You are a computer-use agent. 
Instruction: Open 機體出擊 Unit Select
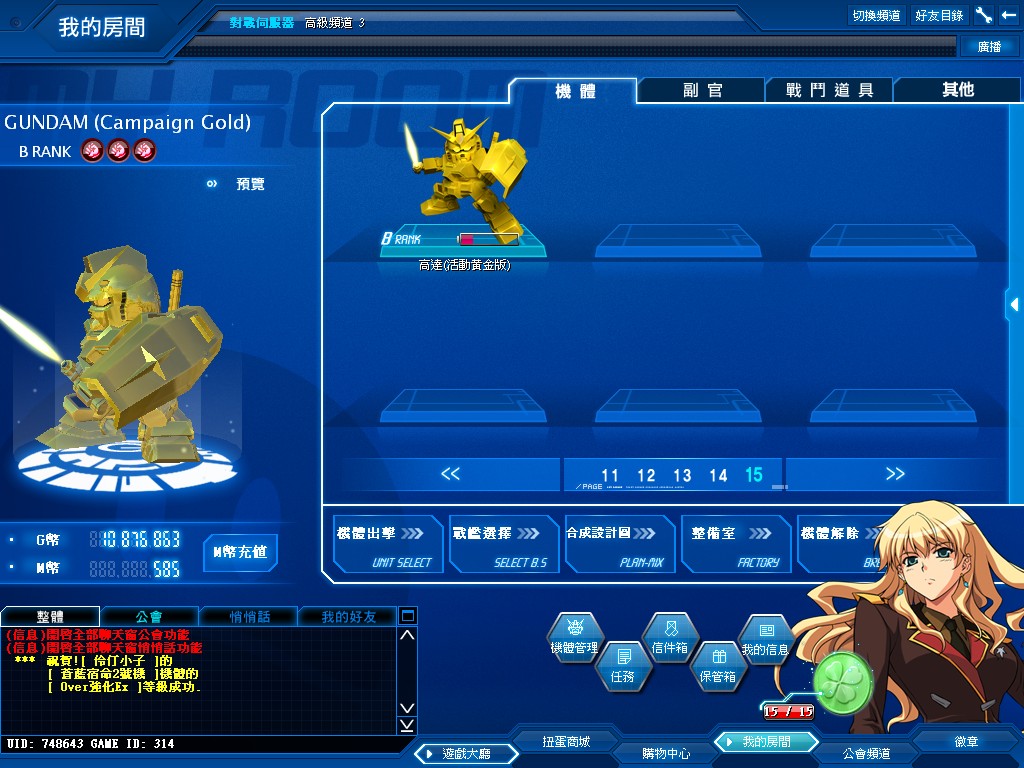387,545
